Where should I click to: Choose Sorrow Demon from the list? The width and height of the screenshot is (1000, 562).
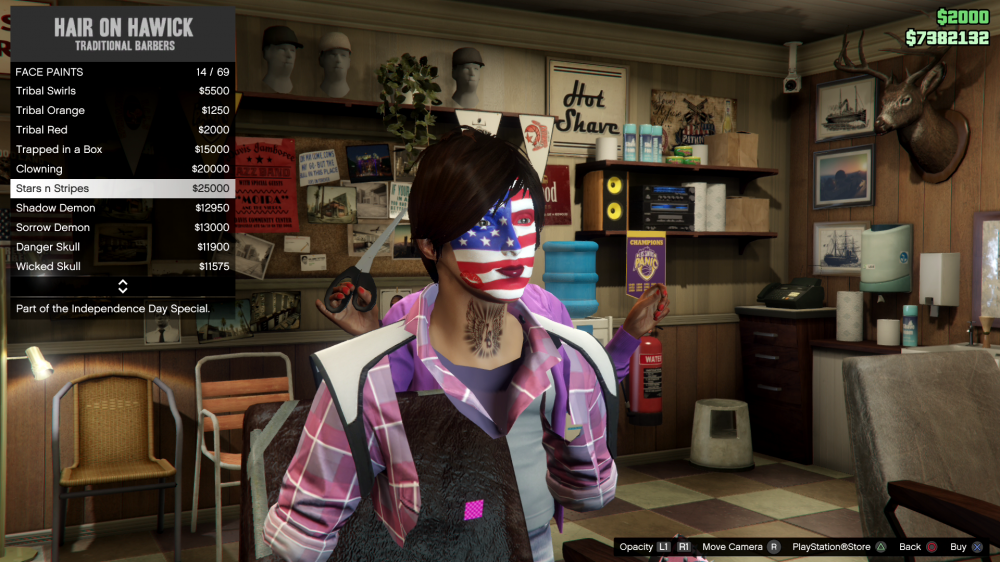click(122, 227)
